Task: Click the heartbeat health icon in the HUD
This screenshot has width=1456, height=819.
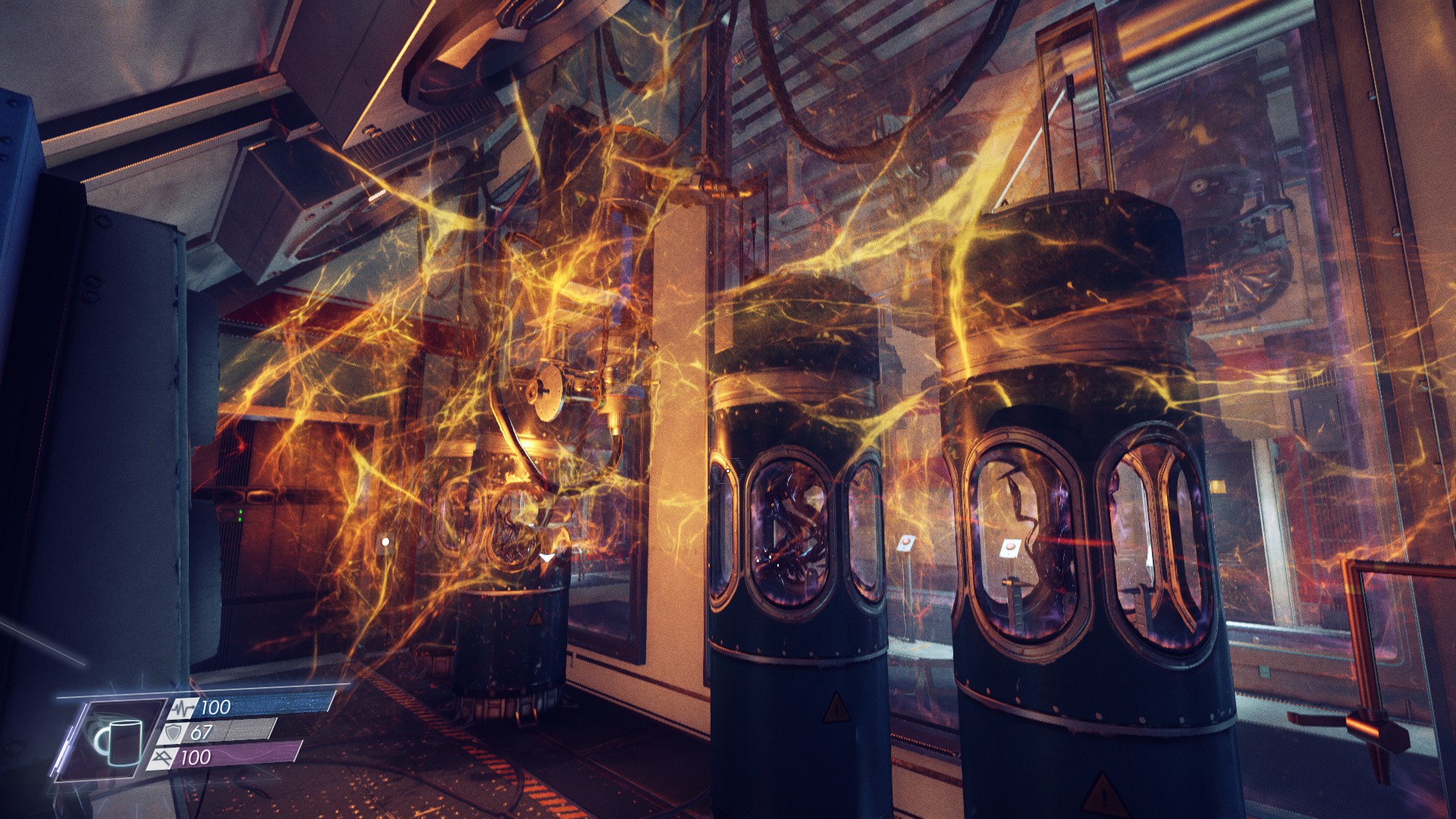Action: point(183,707)
